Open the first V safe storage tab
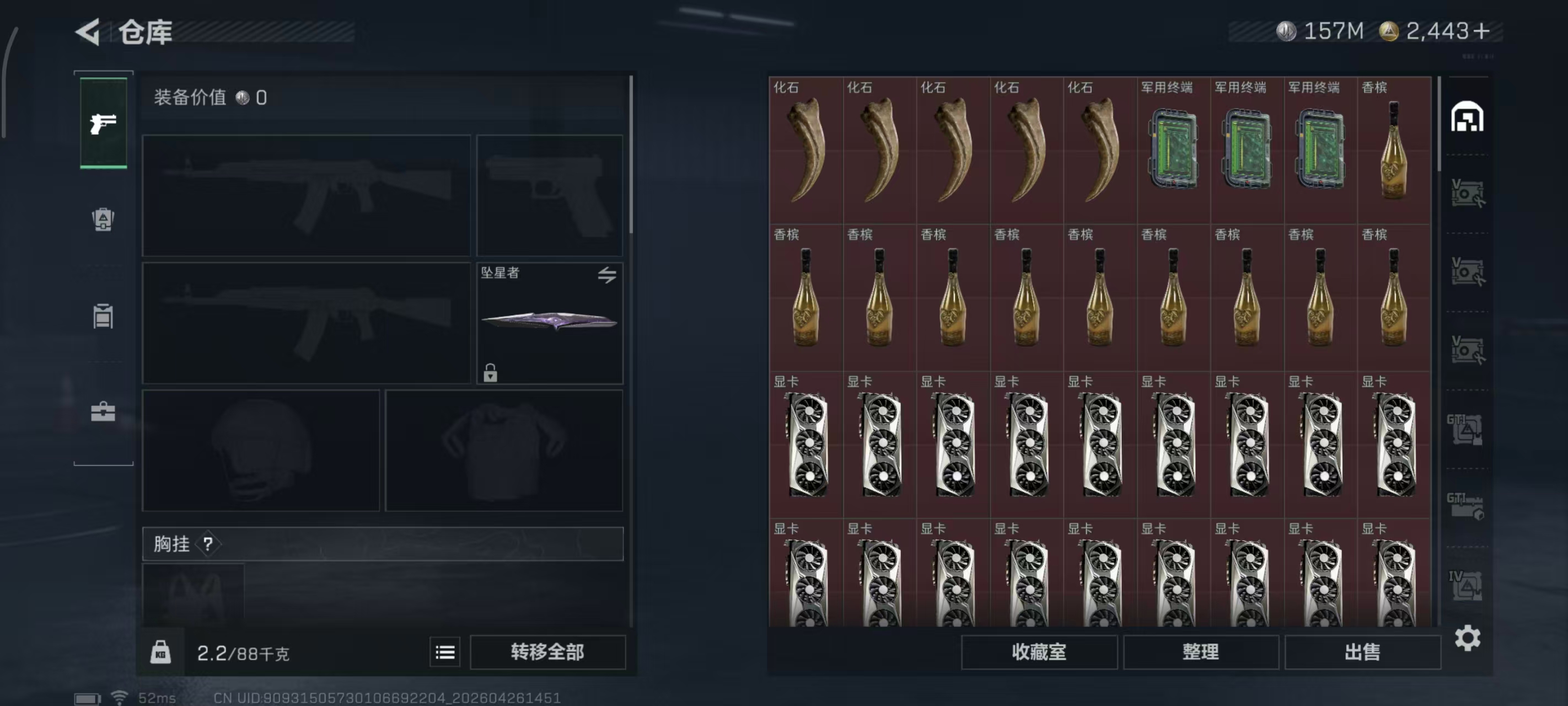The height and width of the screenshot is (706, 1568). (1468, 192)
